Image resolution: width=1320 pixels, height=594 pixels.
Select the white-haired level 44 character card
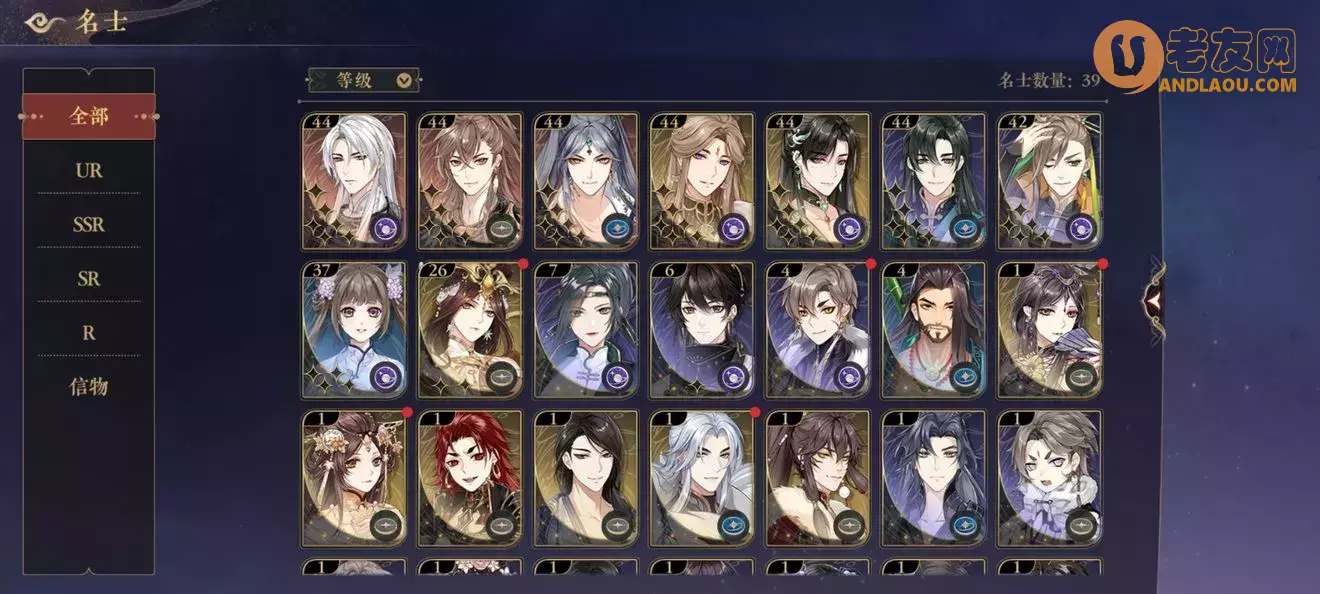click(354, 181)
